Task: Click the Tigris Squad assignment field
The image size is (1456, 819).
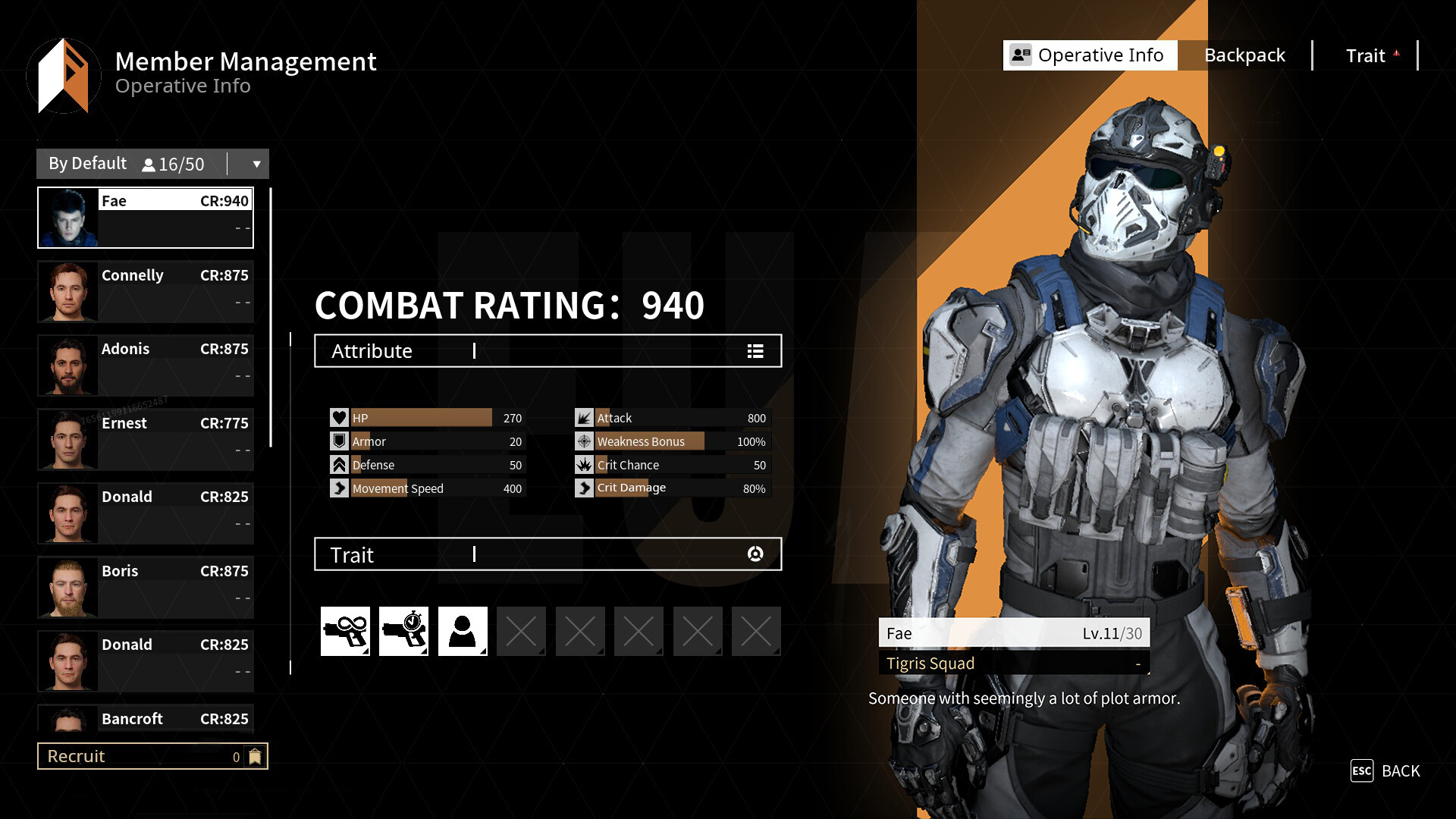Action: point(1014,664)
